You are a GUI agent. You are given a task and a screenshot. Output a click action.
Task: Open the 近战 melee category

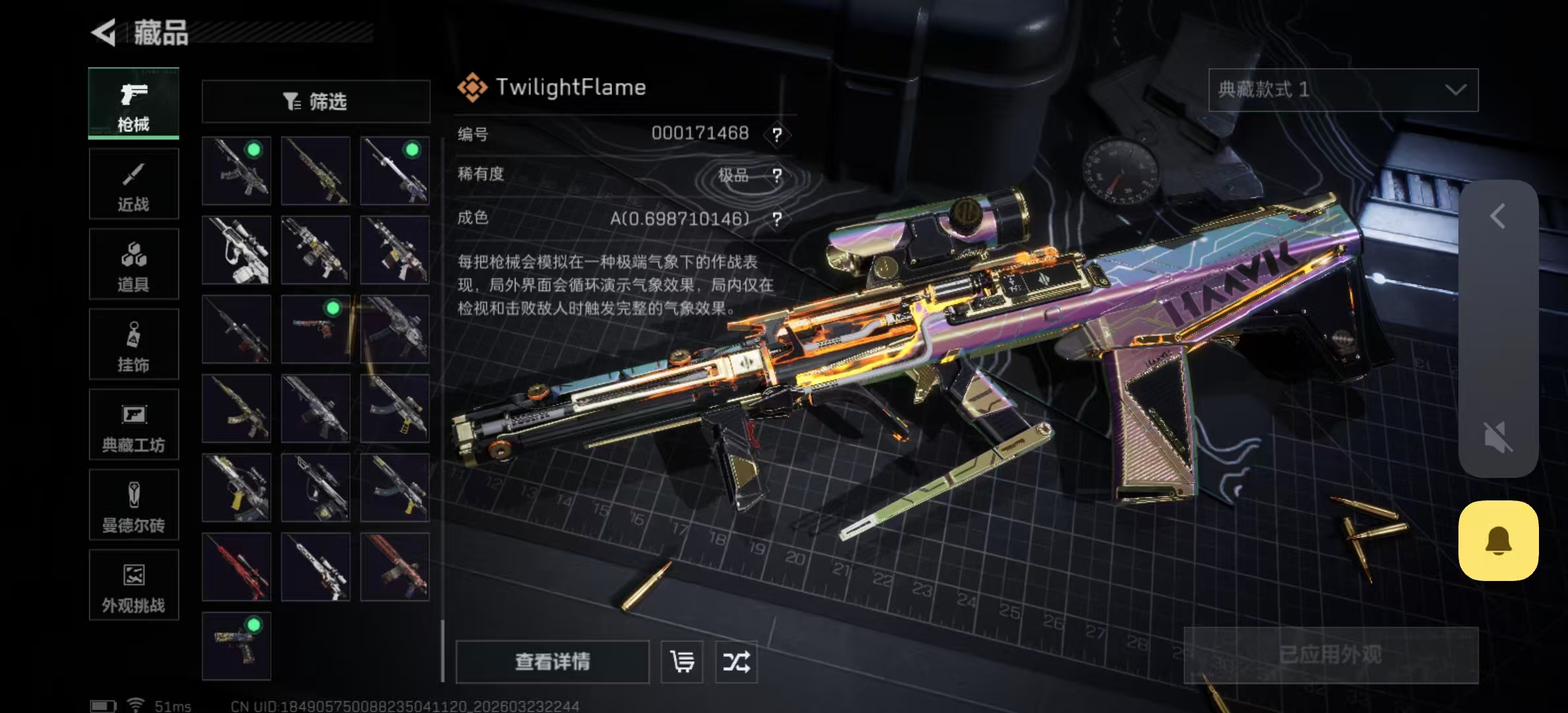point(133,184)
